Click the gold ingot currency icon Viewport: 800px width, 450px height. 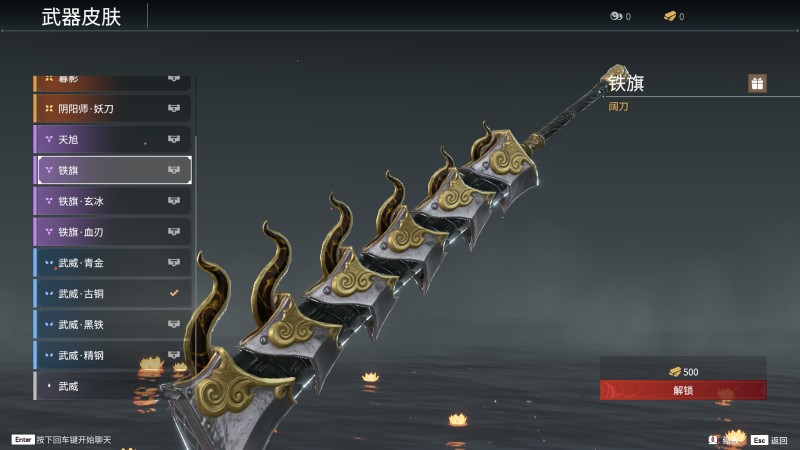[x=670, y=16]
